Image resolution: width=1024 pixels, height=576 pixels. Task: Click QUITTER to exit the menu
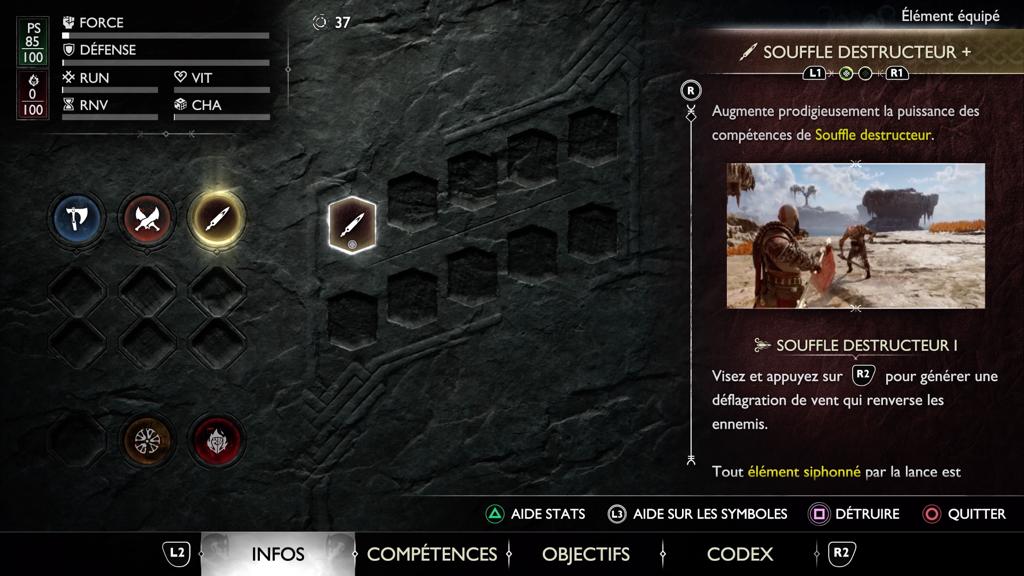(x=964, y=514)
